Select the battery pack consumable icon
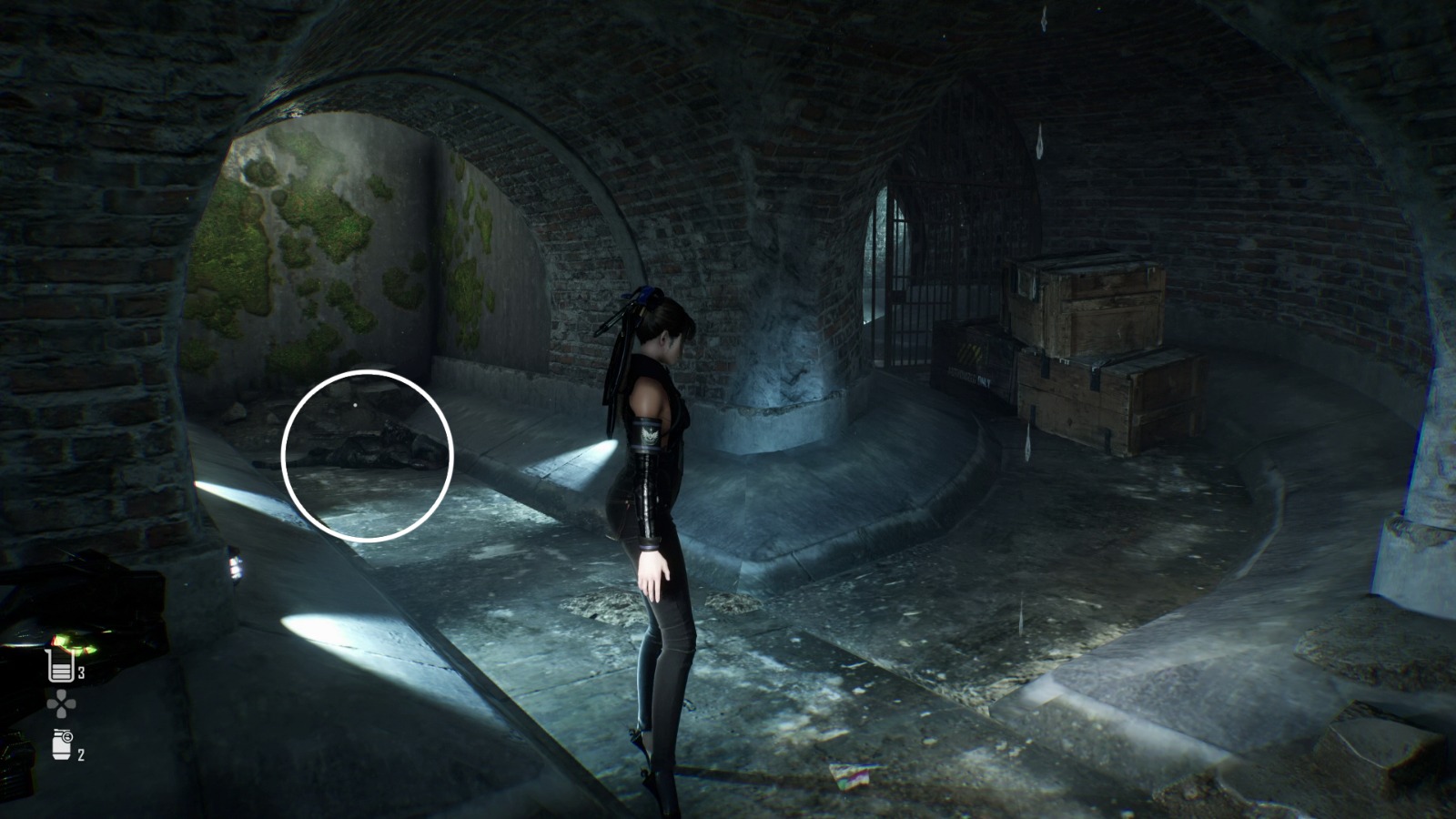The image size is (1456, 819). coord(59,667)
